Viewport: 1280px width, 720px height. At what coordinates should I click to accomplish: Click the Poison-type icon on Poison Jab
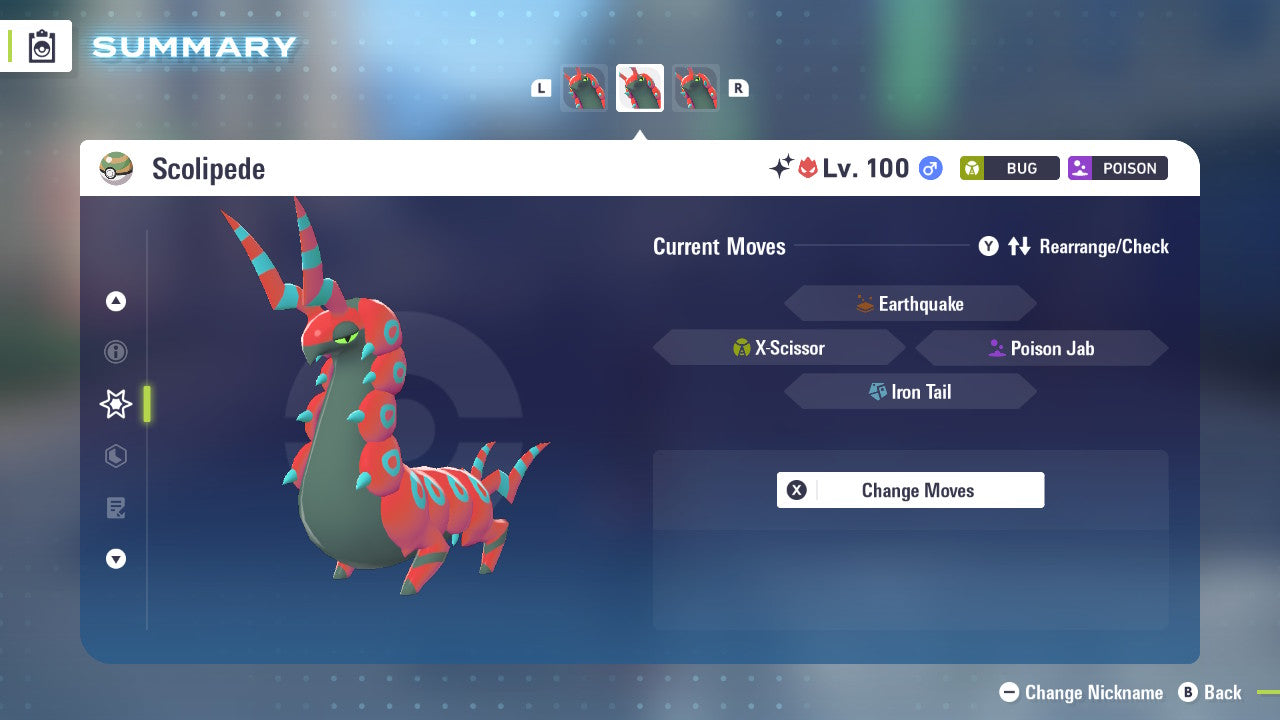pyautogui.click(x=995, y=348)
